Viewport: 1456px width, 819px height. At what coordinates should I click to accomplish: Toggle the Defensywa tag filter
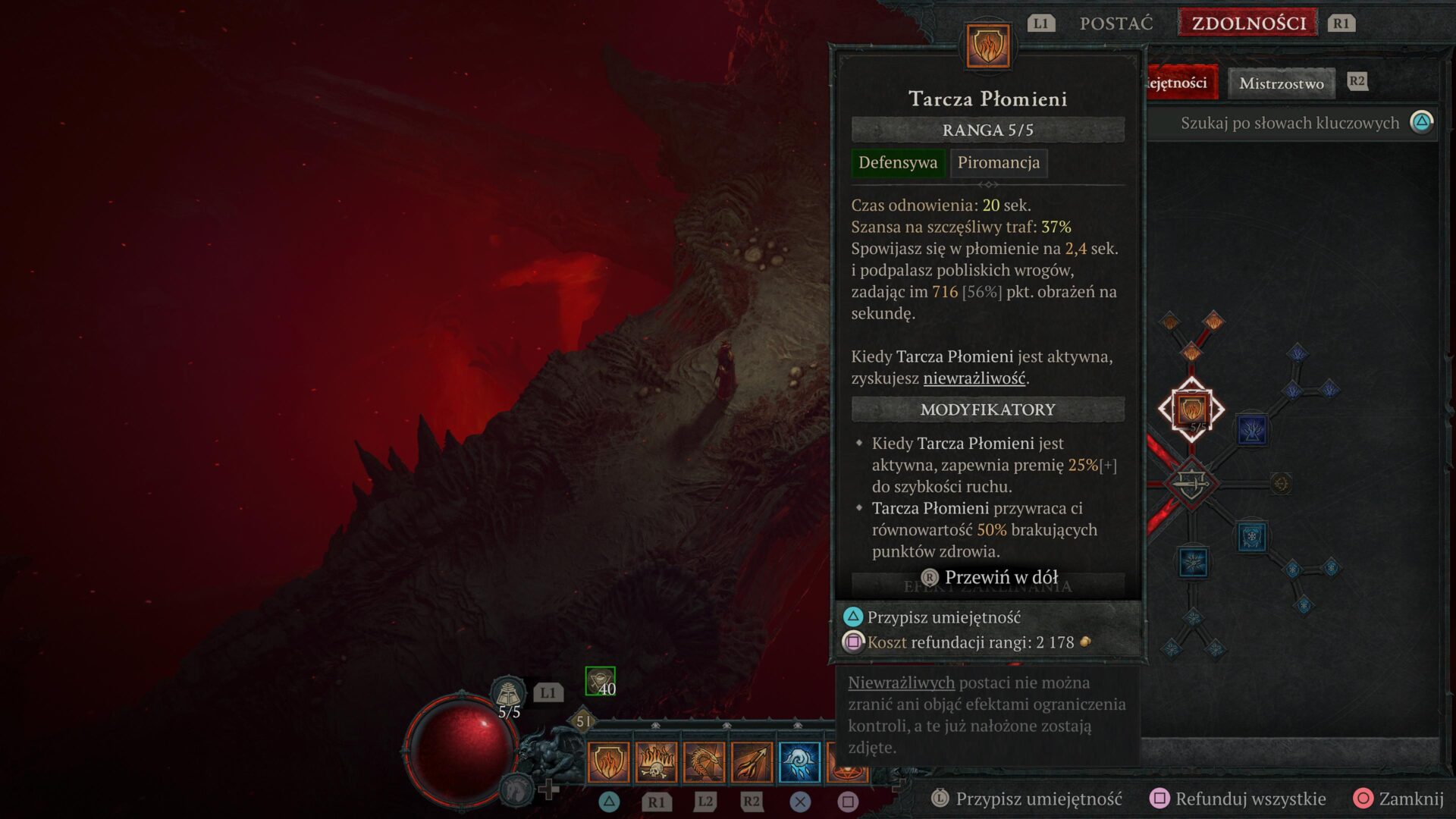click(x=898, y=162)
